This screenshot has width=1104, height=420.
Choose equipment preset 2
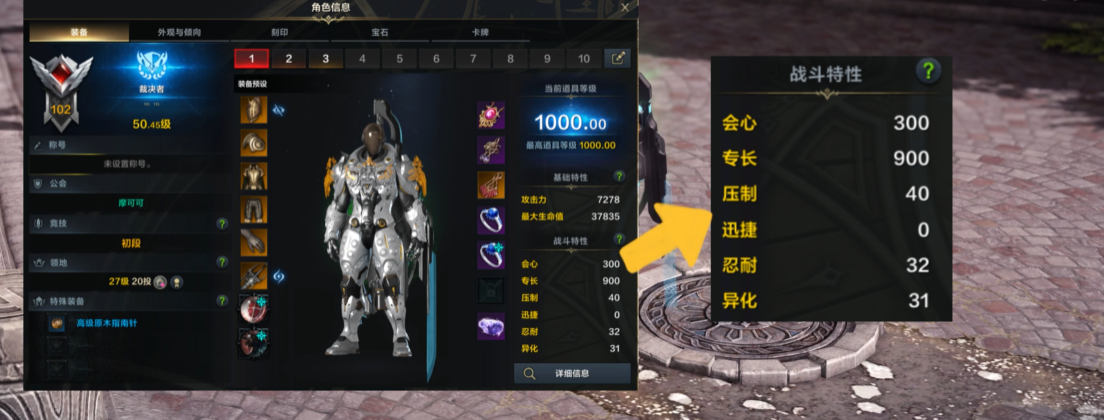click(288, 58)
